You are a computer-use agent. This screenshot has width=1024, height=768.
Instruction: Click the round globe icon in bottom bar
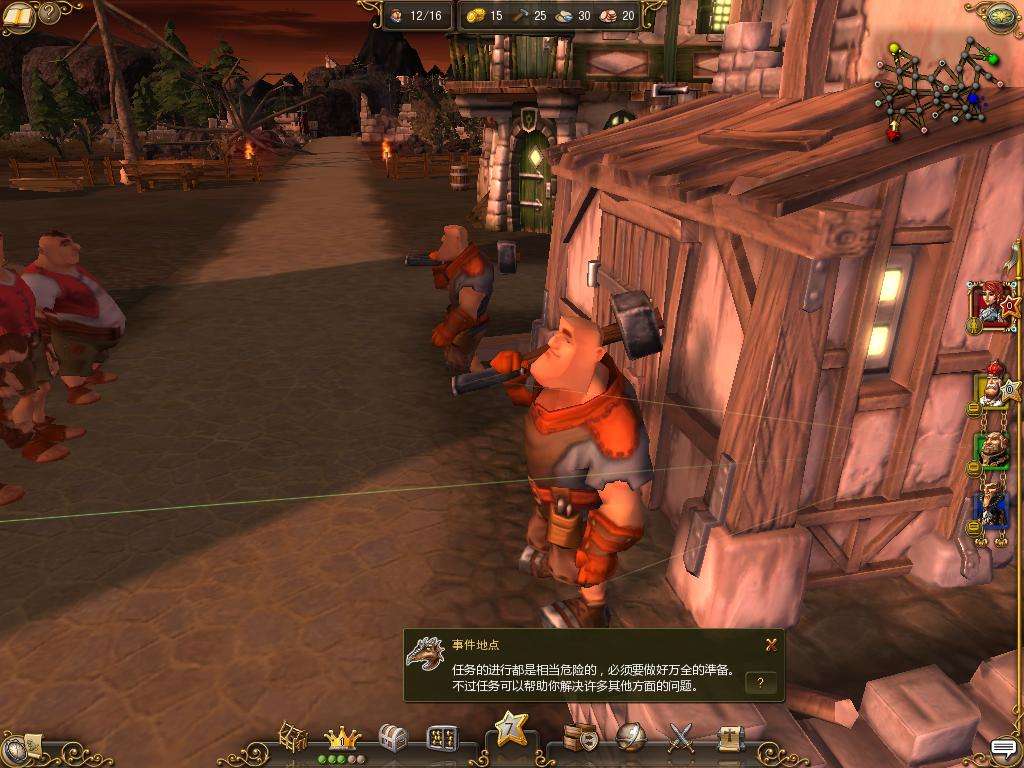631,738
